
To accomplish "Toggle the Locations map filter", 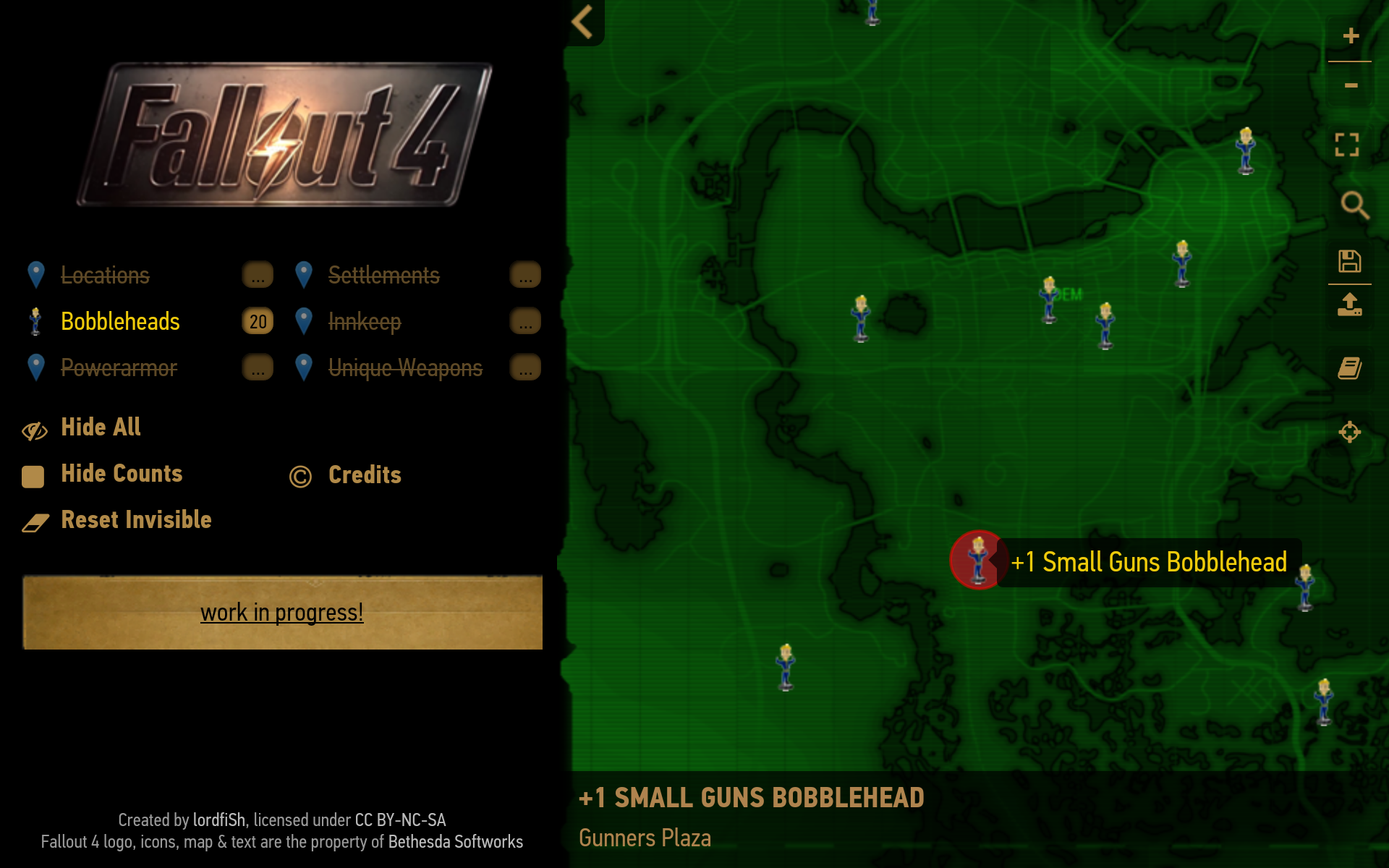I will pos(105,275).
